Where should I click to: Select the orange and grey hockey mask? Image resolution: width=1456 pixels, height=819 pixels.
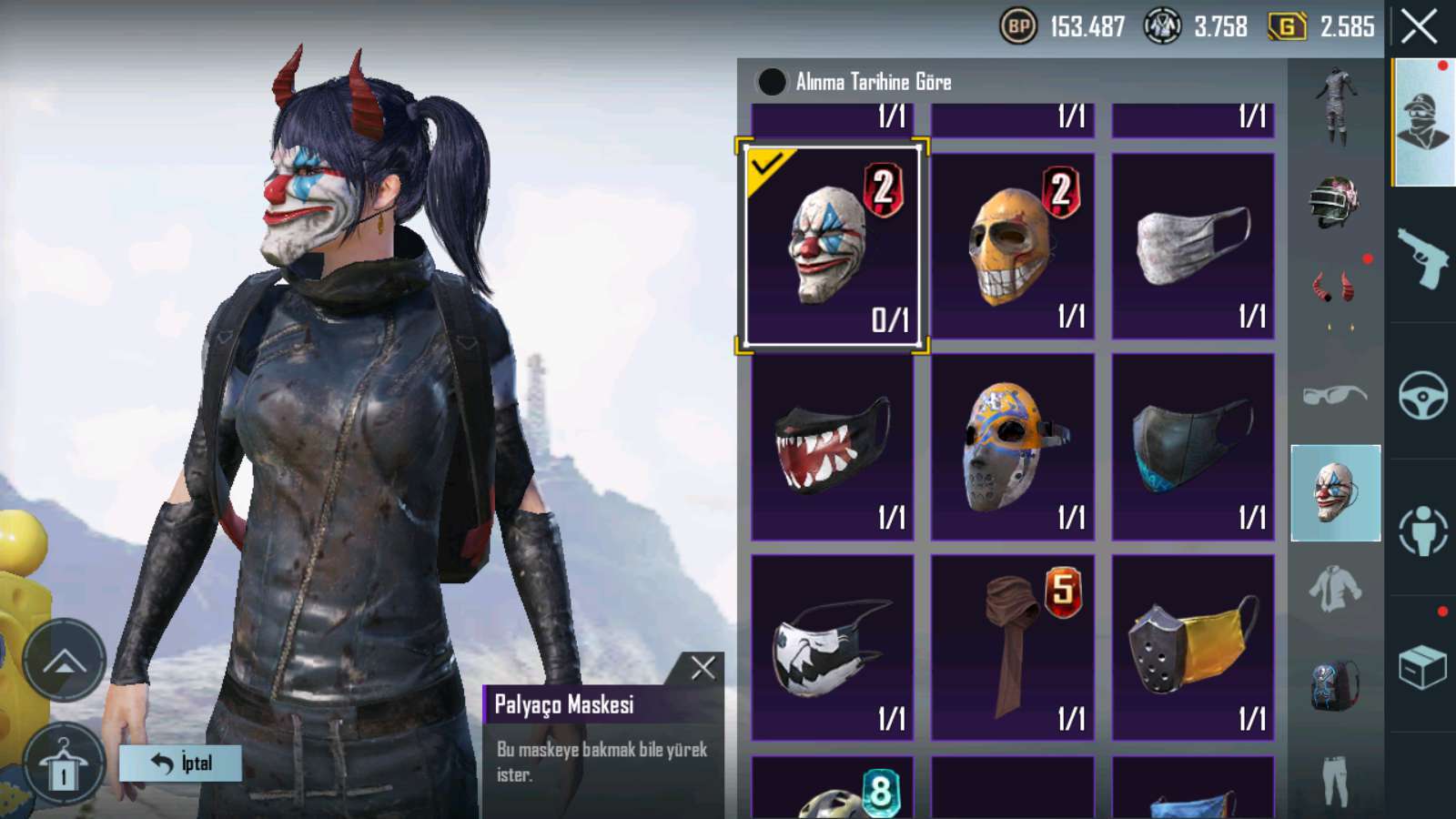coord(1012,447)
